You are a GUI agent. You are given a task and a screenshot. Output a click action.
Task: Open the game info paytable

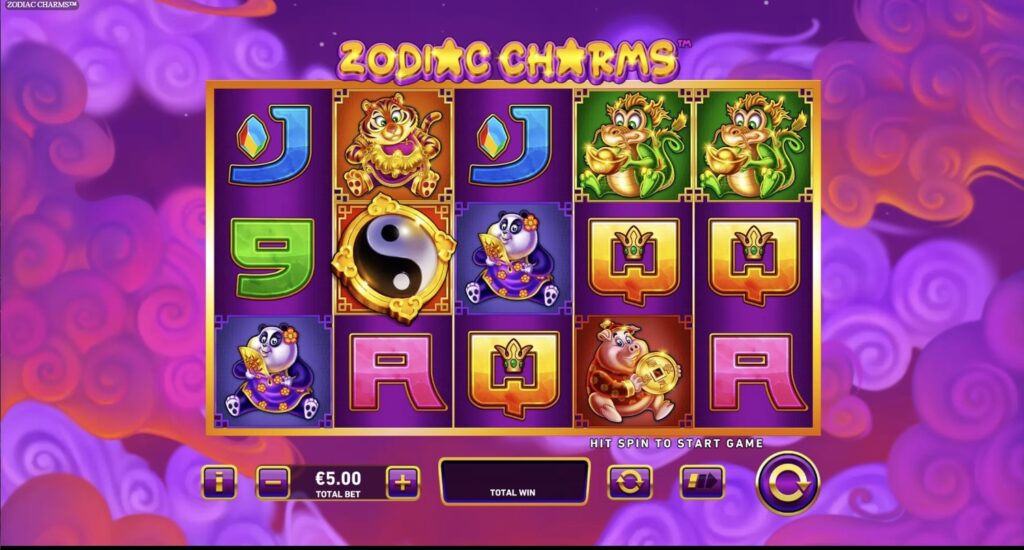pos(218,483)
